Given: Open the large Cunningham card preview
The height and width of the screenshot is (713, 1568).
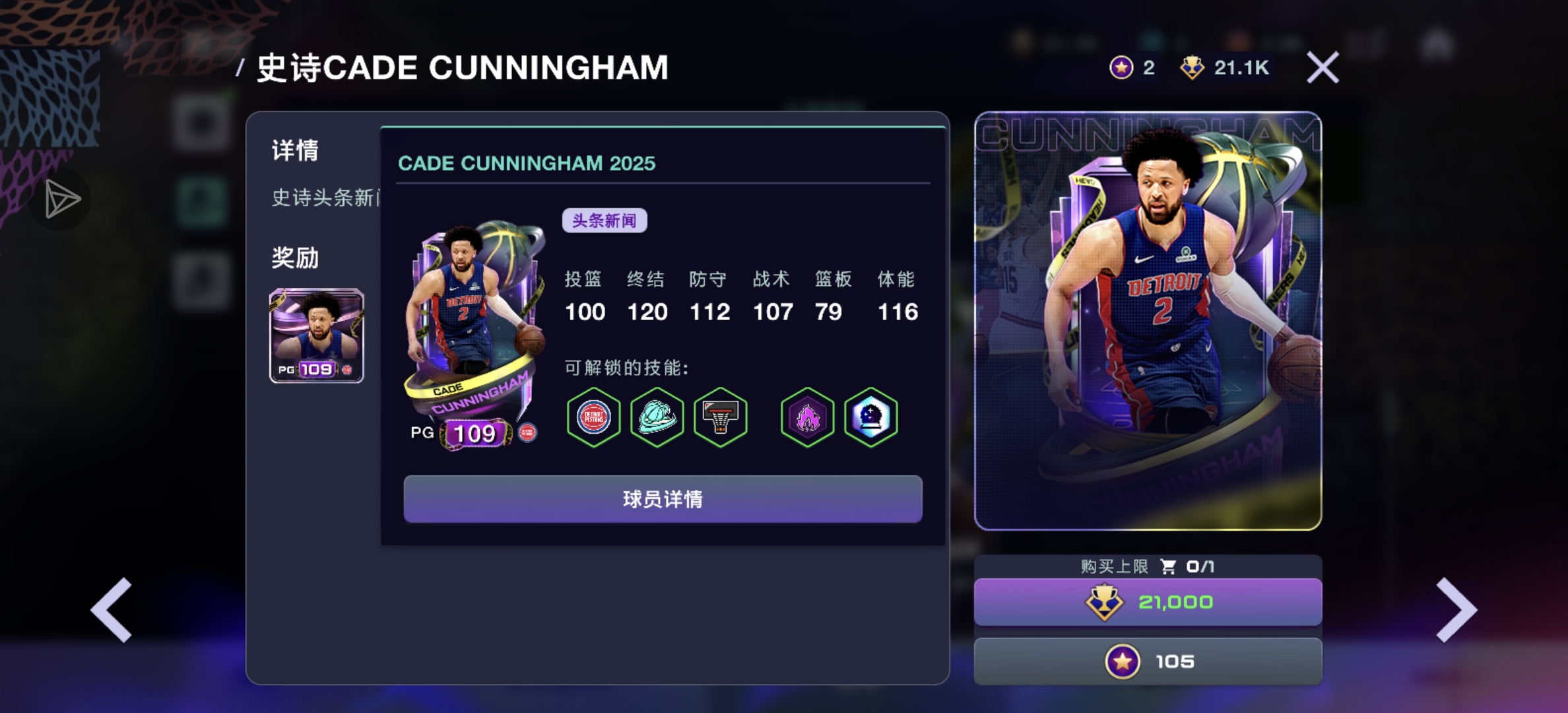Looking at the screenshot, I should click(x=1148, y=321).
